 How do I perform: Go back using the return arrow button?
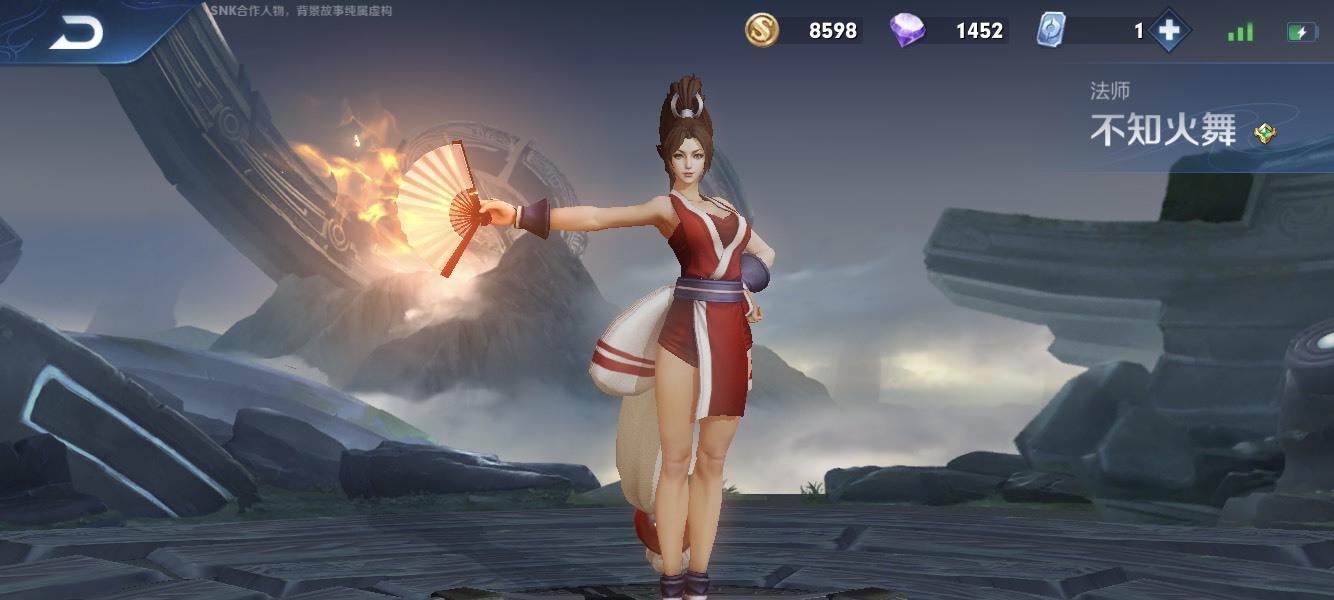coord(76,33)
